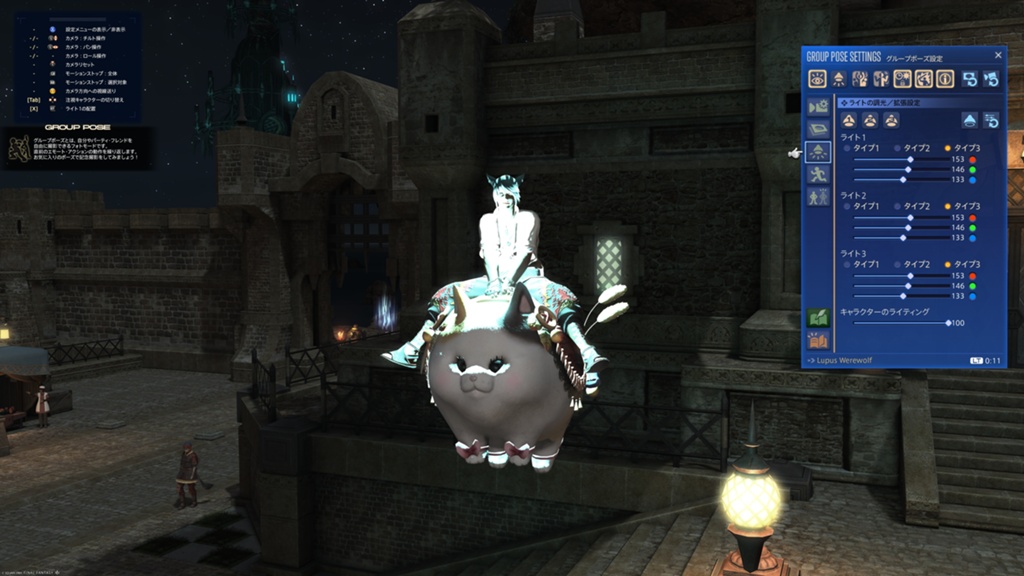
Task: Close the Group Pose Settings window
Action: (997, 56)
